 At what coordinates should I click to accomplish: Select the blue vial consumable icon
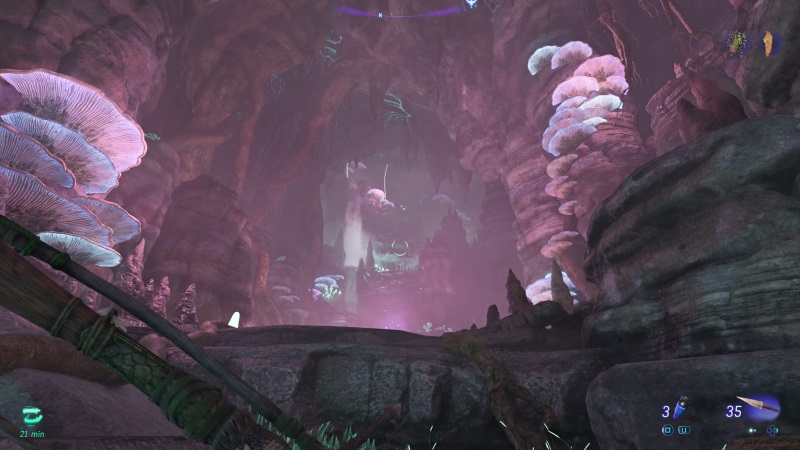tap(681, 408)
